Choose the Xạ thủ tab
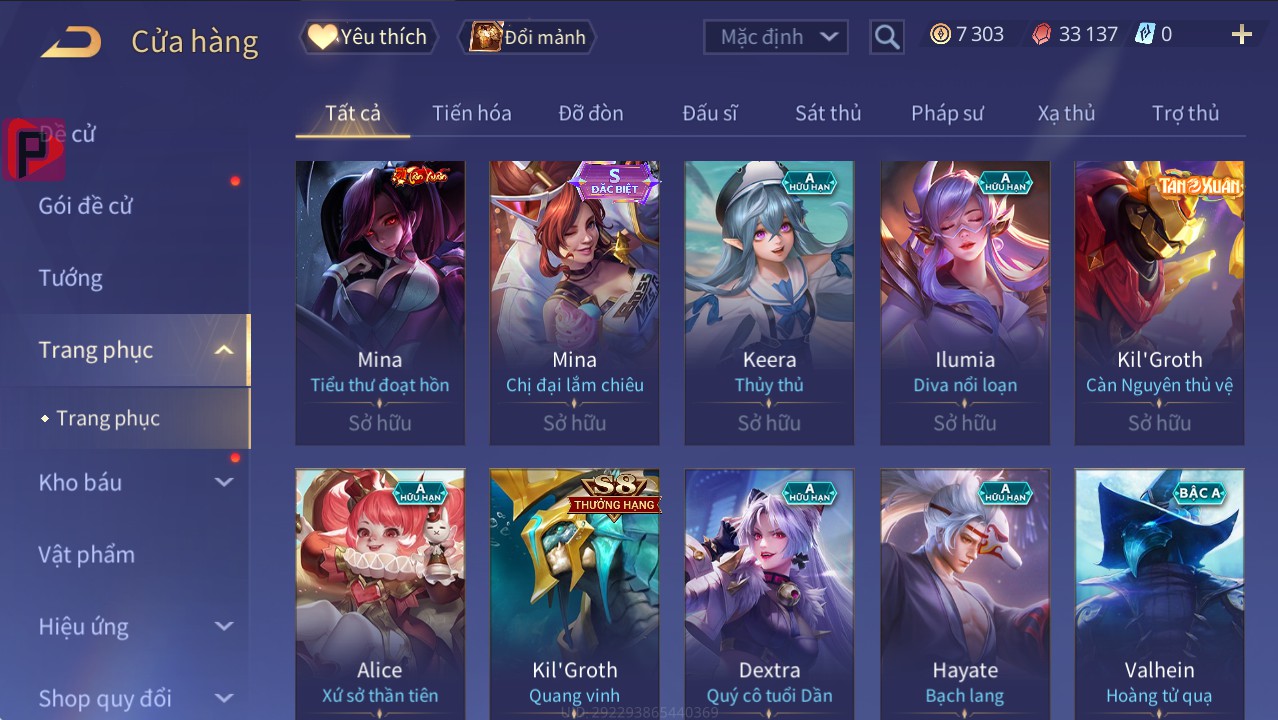 pos(1066,113)
